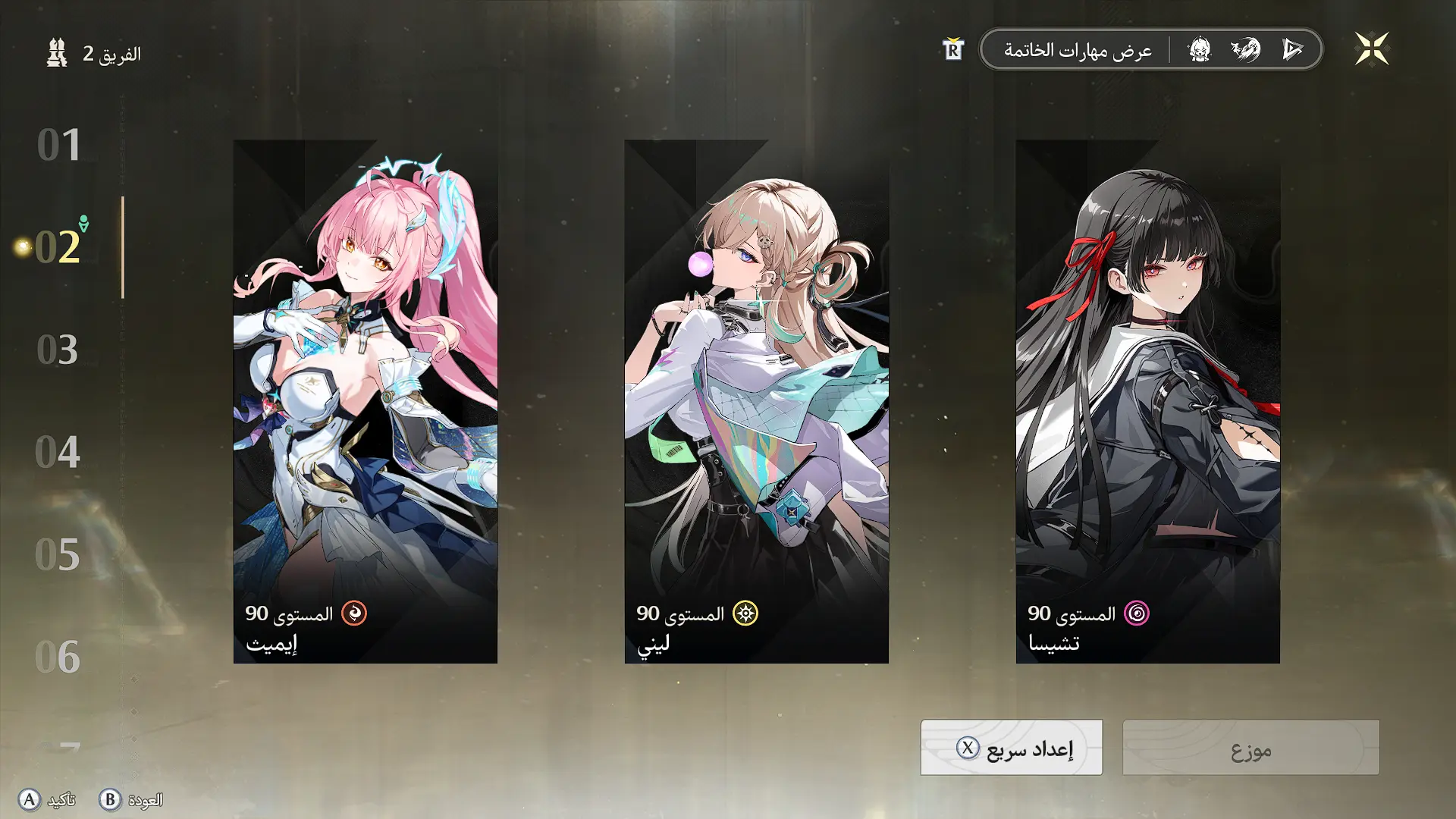Pick the black-haired red-ribbon character card
Viewport: 1456px width, 819px height.
point(1147,401)
